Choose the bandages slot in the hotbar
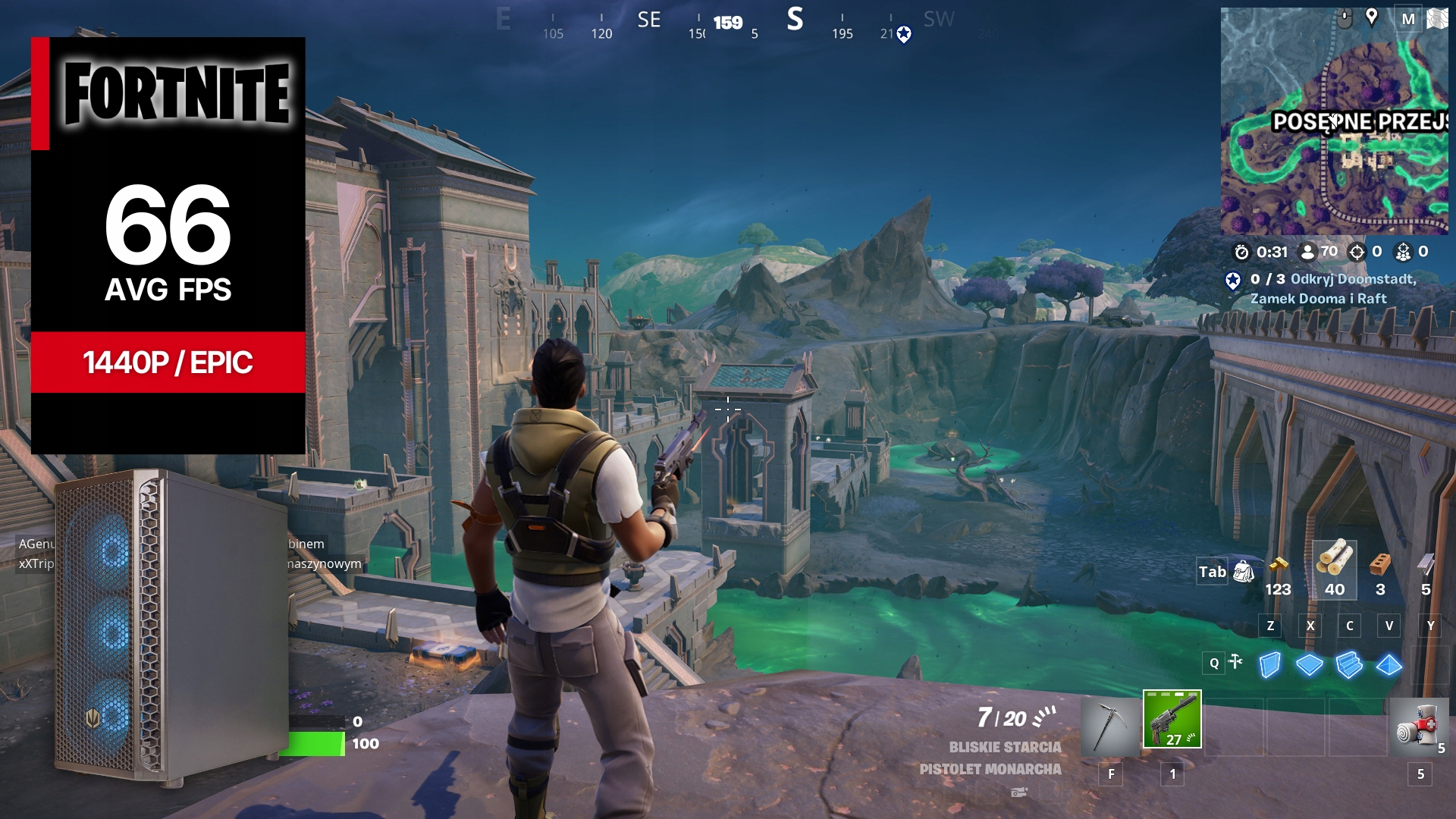This screenshot has height=819, width=1456. pos(1419,726)
